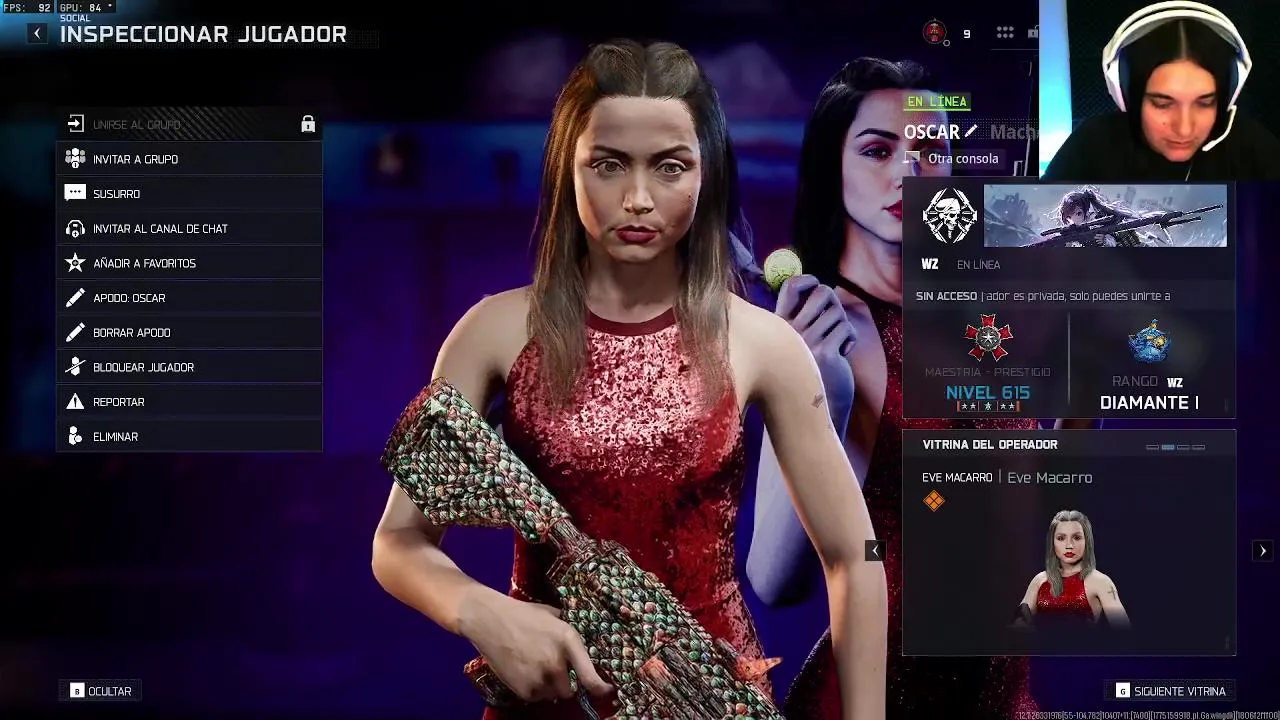Click the Siguiente Vitrina button
Image resolution: width=1280 pixels, height=720 pixels.
click(x=1170, y=691)
